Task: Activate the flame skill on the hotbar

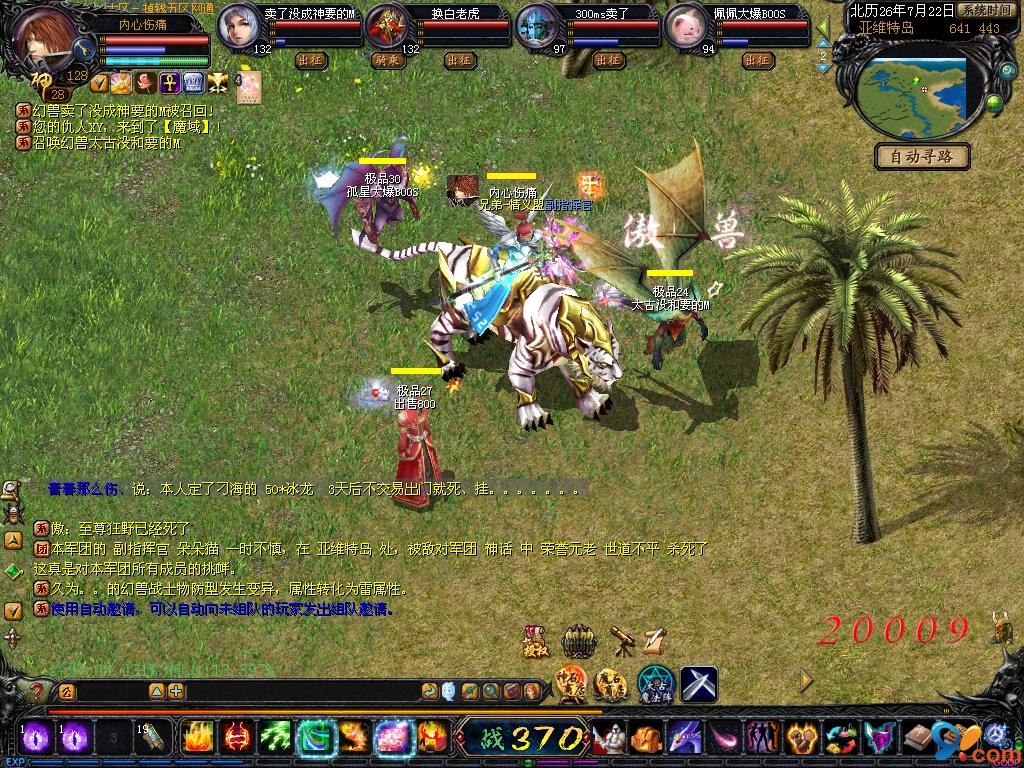Action: (x=199, y=738)
